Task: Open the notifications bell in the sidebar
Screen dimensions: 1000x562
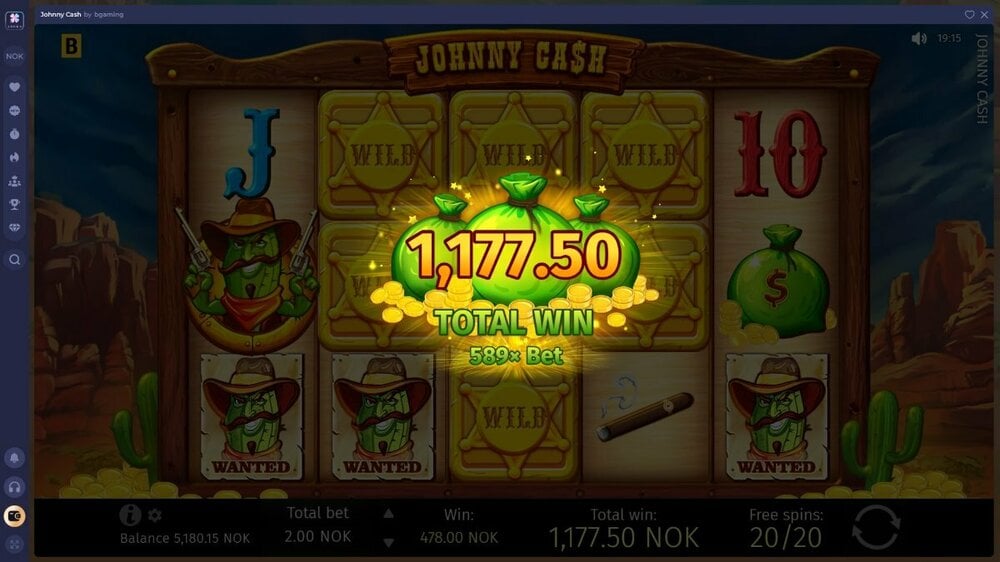Action: point(15,458)
